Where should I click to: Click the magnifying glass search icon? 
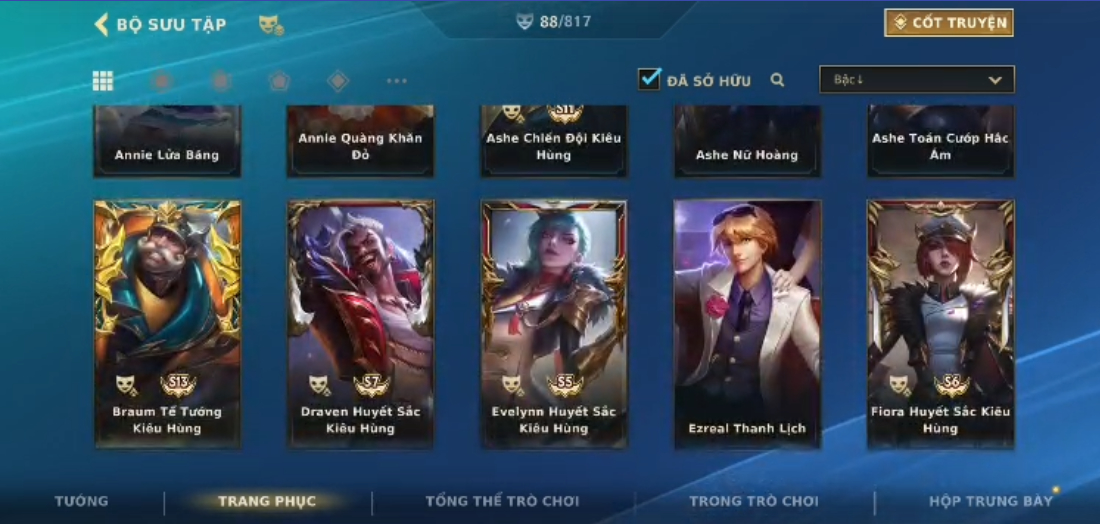coord(777,80)
